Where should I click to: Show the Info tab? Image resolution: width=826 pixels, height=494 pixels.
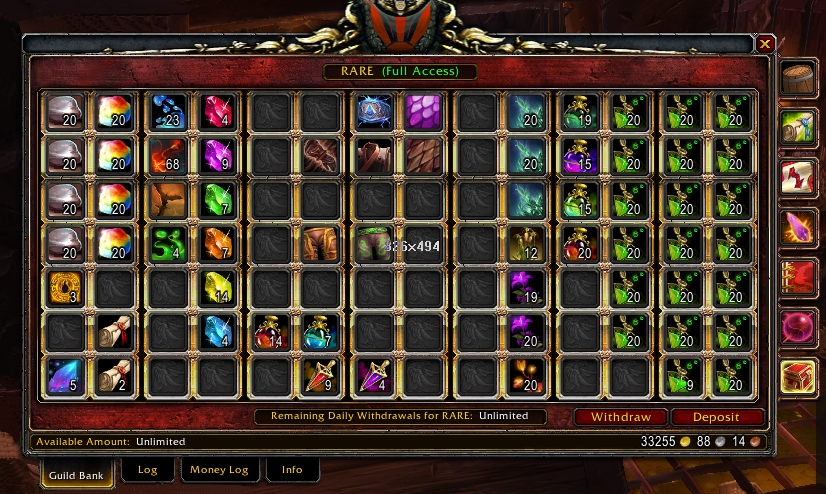point(292,469)
